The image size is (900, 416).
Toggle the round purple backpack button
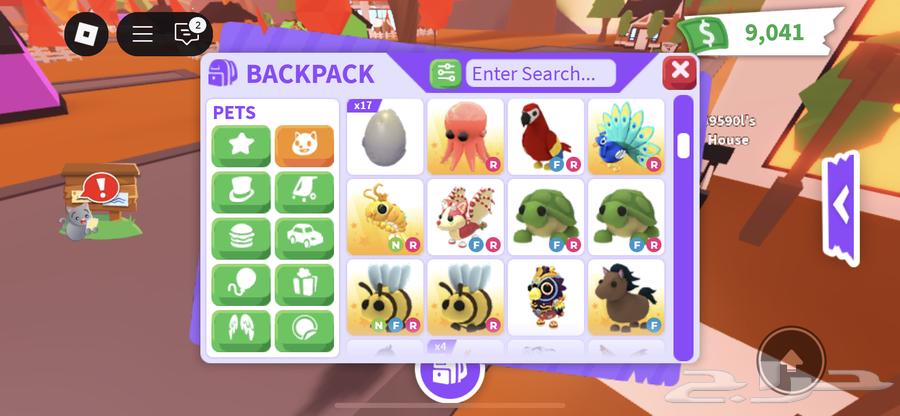pos(449,376)
